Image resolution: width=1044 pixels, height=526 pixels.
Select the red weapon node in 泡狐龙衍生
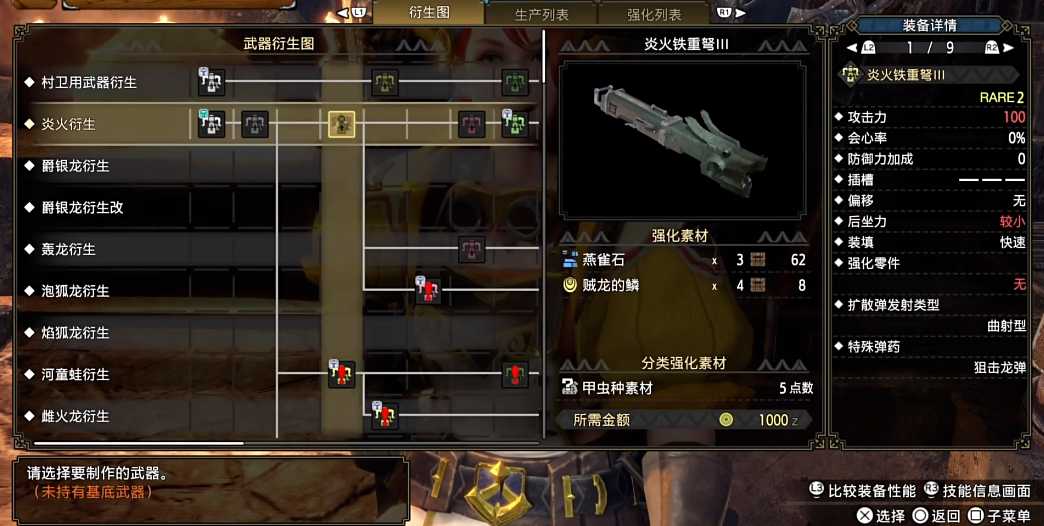tap(428, 291)
